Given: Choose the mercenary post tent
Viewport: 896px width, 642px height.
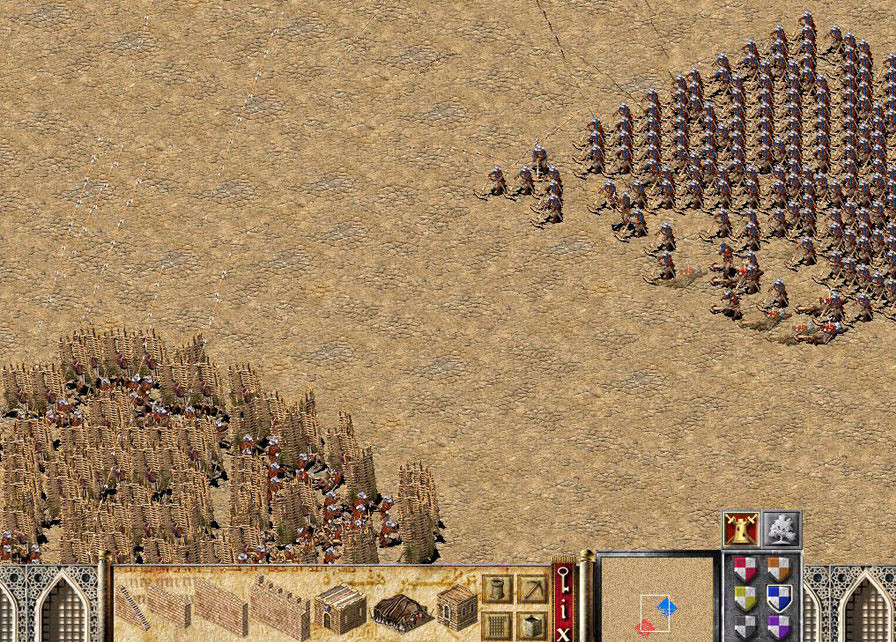Looking at the screenshot, I should coord(401,608).
